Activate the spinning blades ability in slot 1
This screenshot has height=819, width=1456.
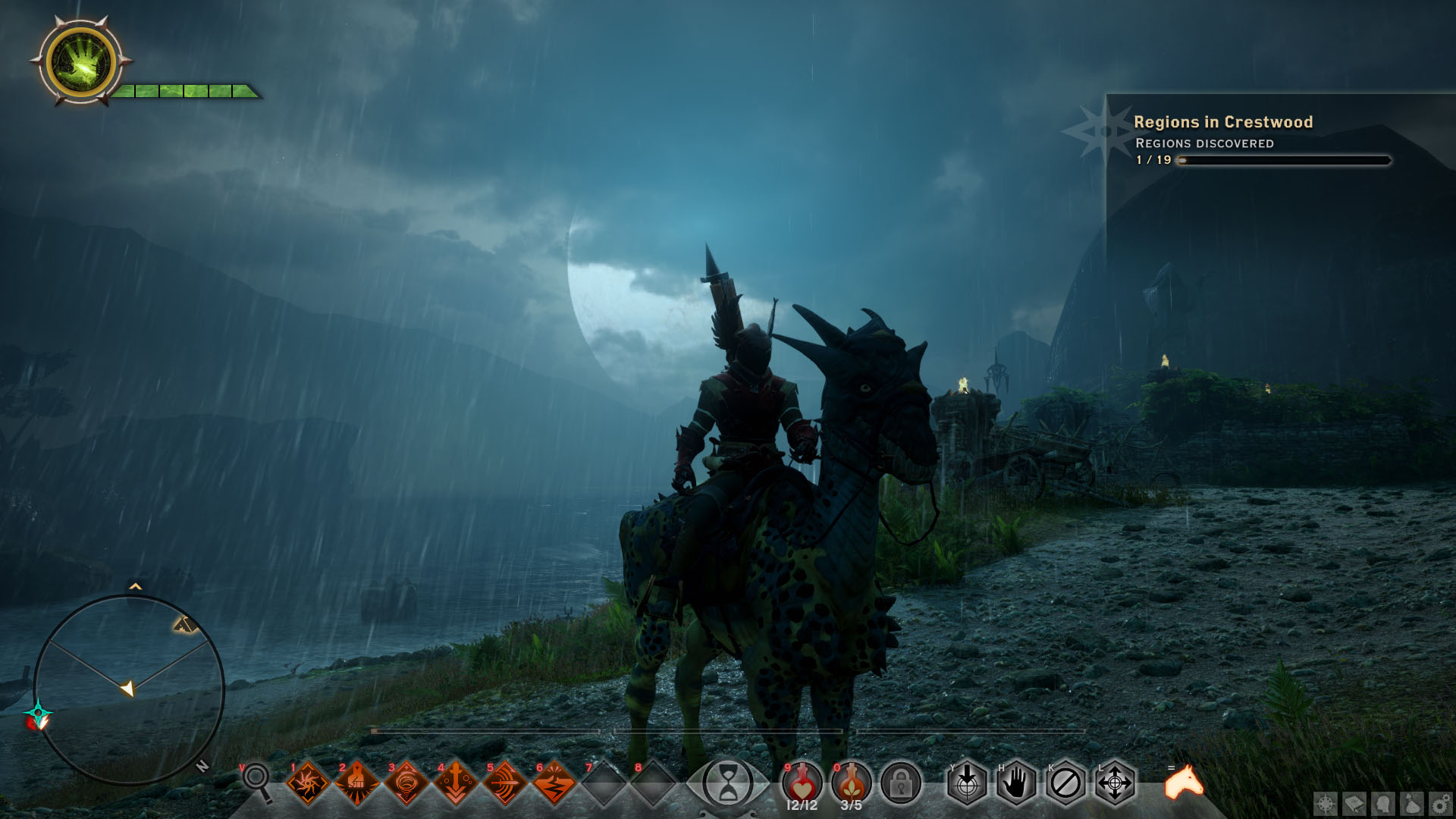point(308,783)
